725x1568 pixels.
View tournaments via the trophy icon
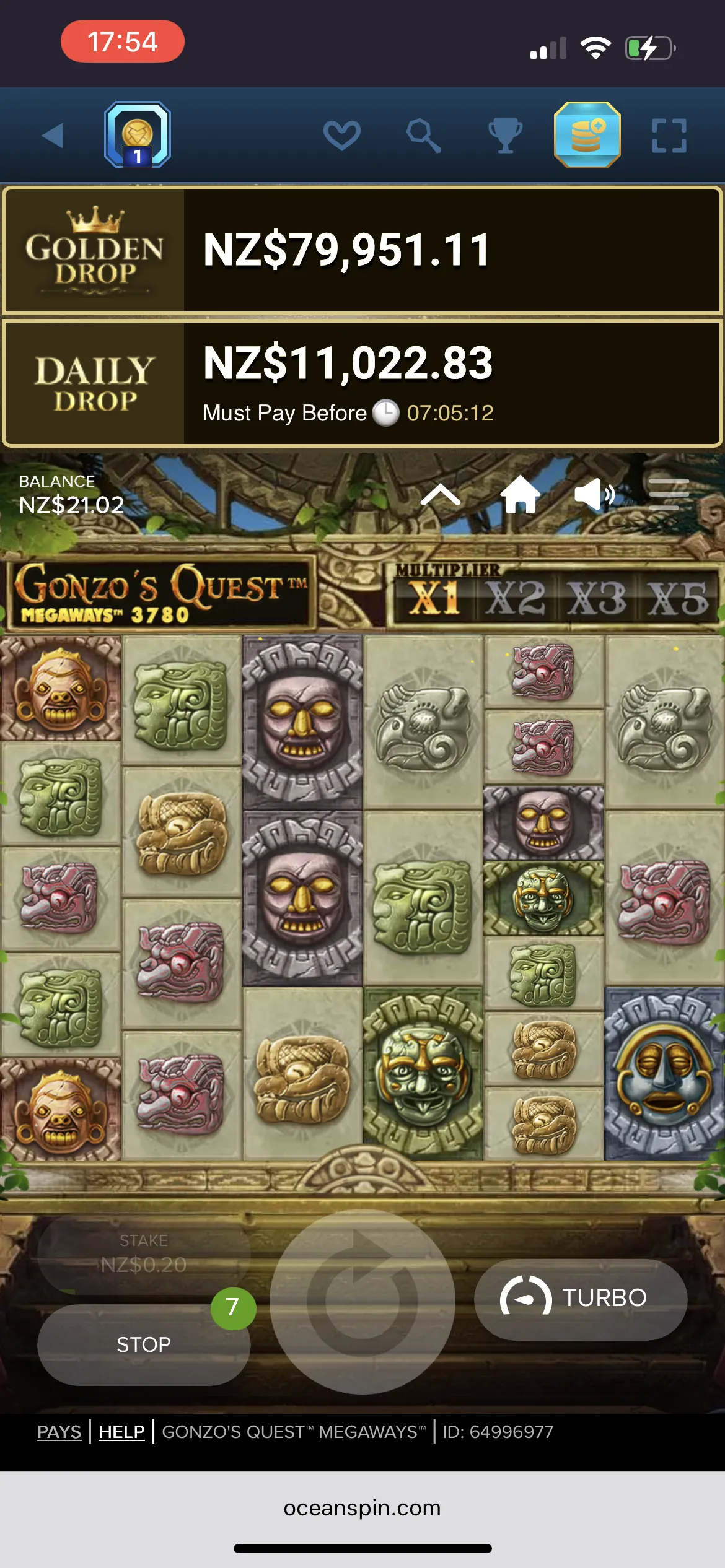tap(505, 136)
